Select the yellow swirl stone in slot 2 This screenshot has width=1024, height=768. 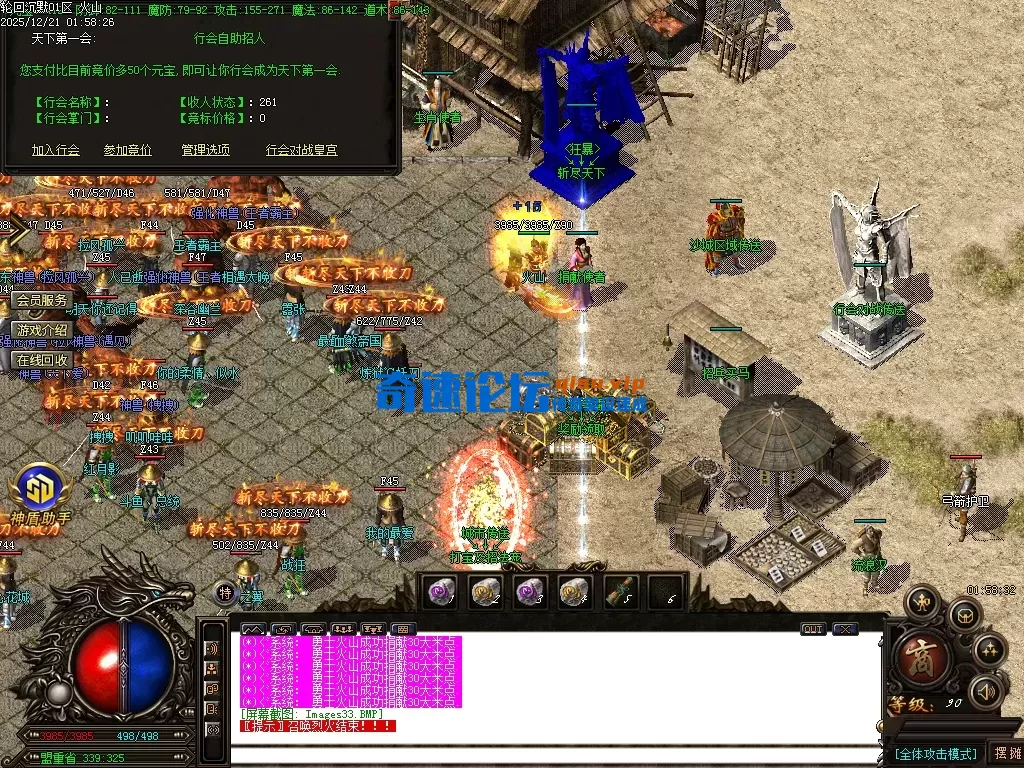point(485,592)
